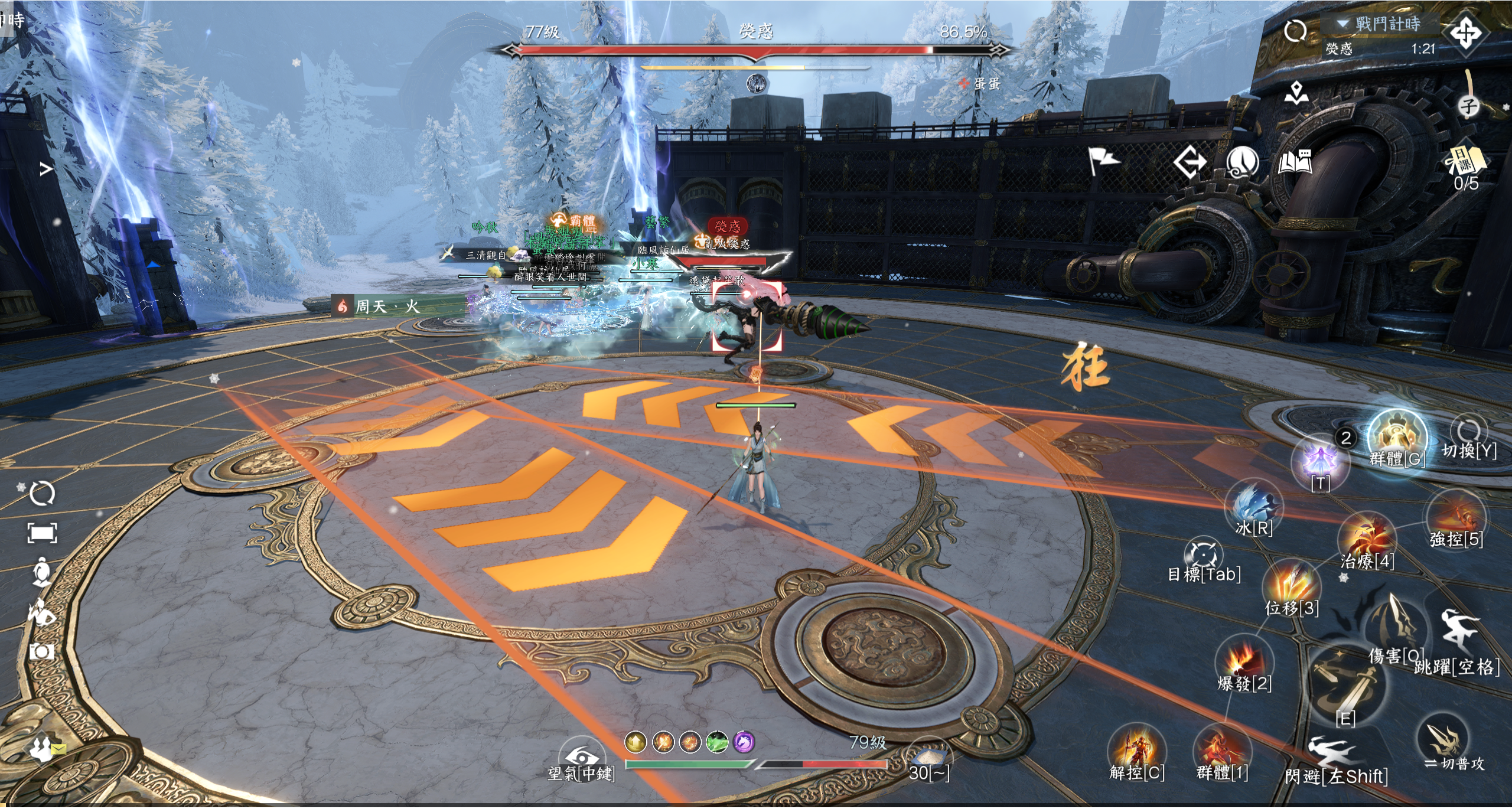This screenshot has height=809, width=1512.
Task: Open the open-book guide icon
Action: coord(1295,162)
